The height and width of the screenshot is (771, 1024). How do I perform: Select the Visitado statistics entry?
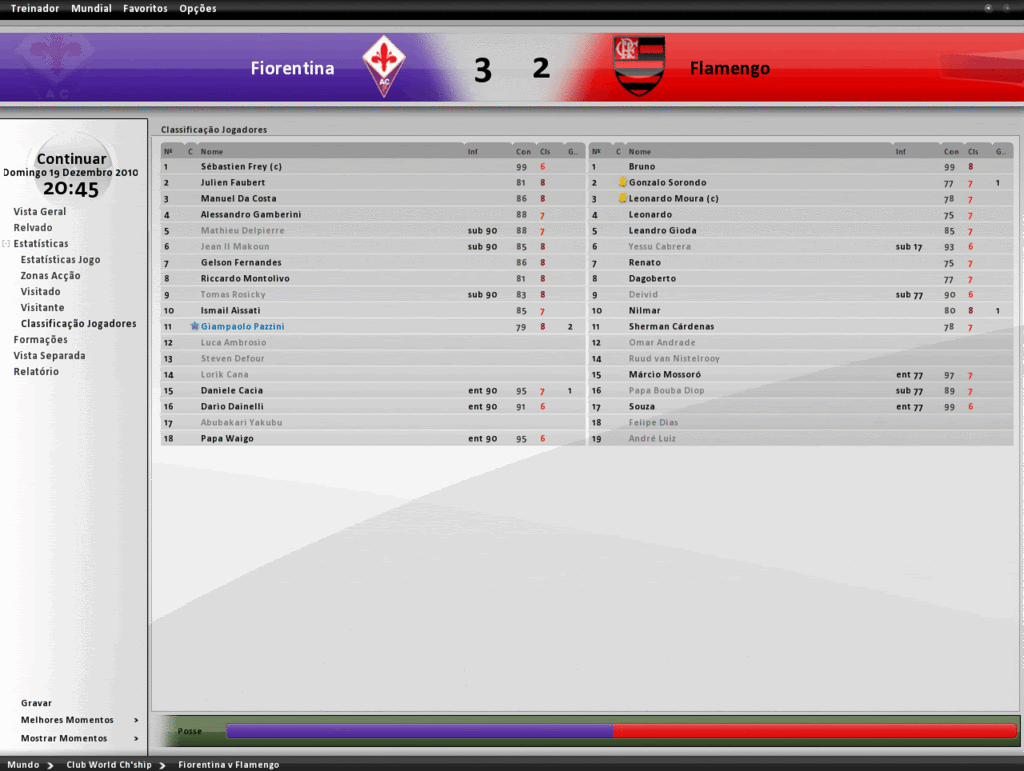click(x=40, y=292)
